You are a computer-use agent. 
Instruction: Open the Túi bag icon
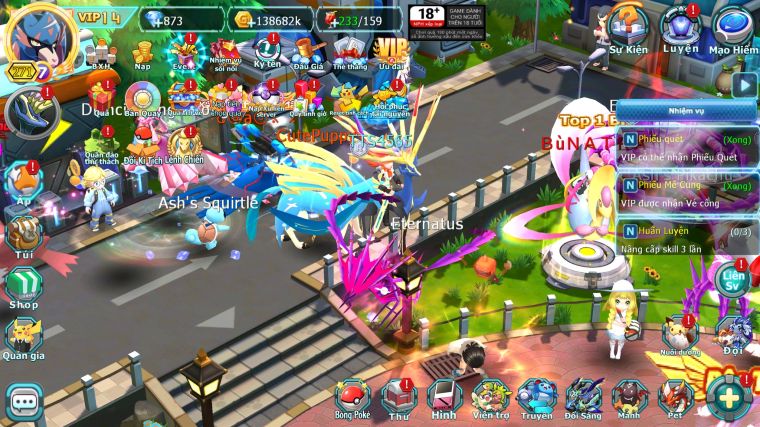coord(23,235)
